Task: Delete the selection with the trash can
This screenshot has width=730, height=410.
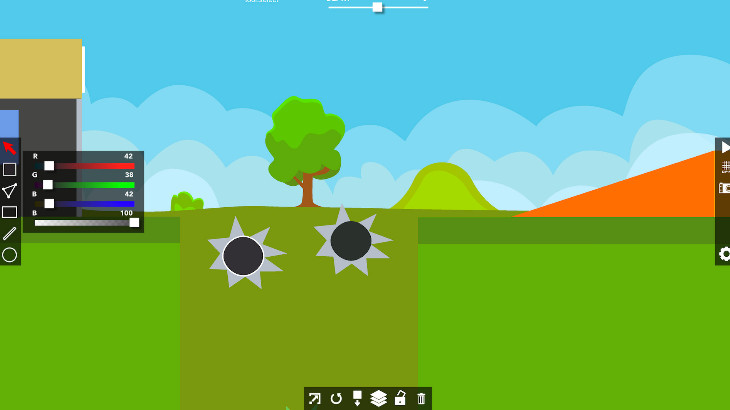Action: point(421,398)
